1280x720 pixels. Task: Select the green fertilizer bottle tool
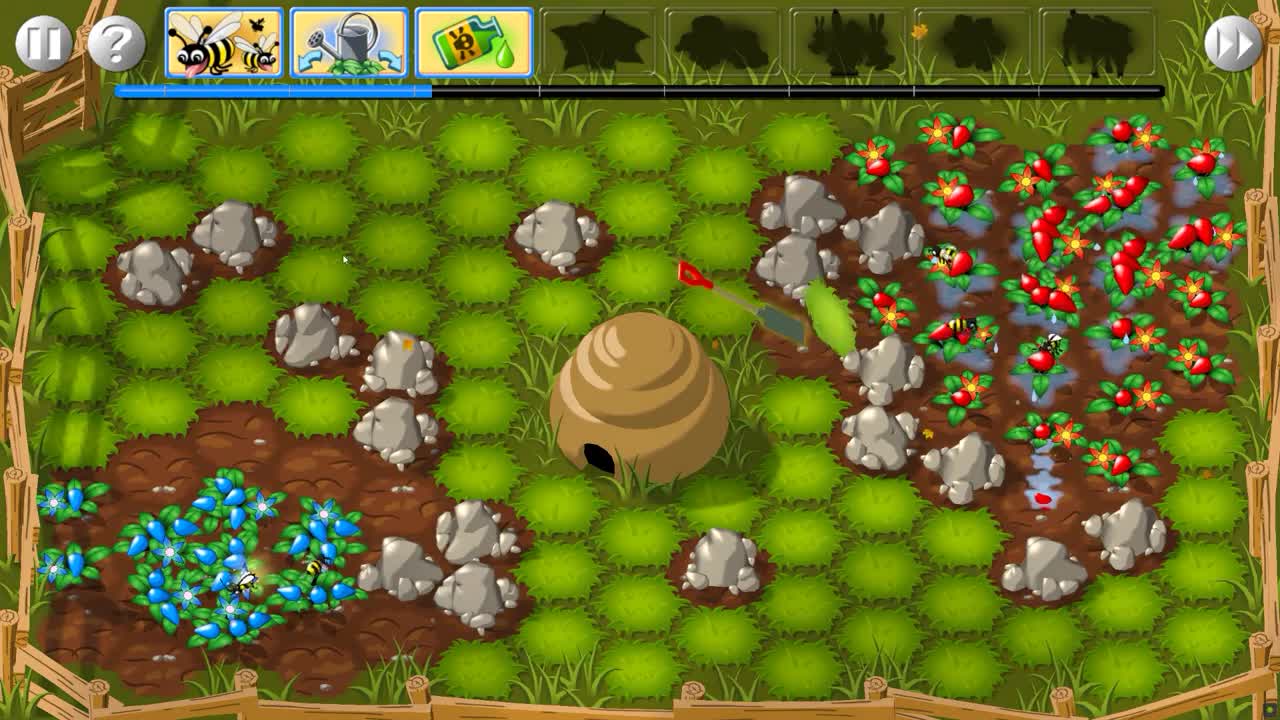pyautogui.click(x=471, y=42)
